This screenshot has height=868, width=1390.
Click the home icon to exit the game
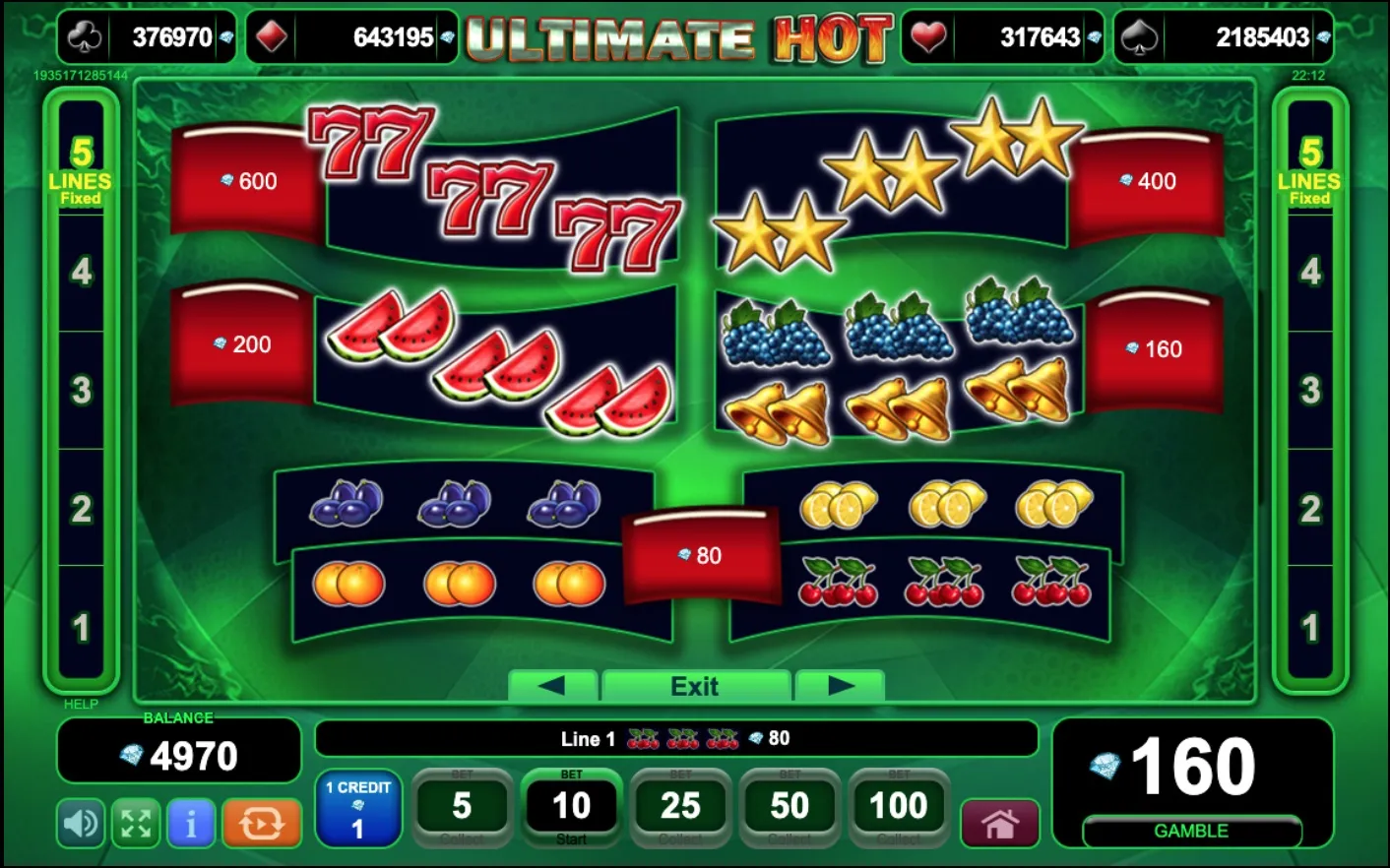[1000, 819]
